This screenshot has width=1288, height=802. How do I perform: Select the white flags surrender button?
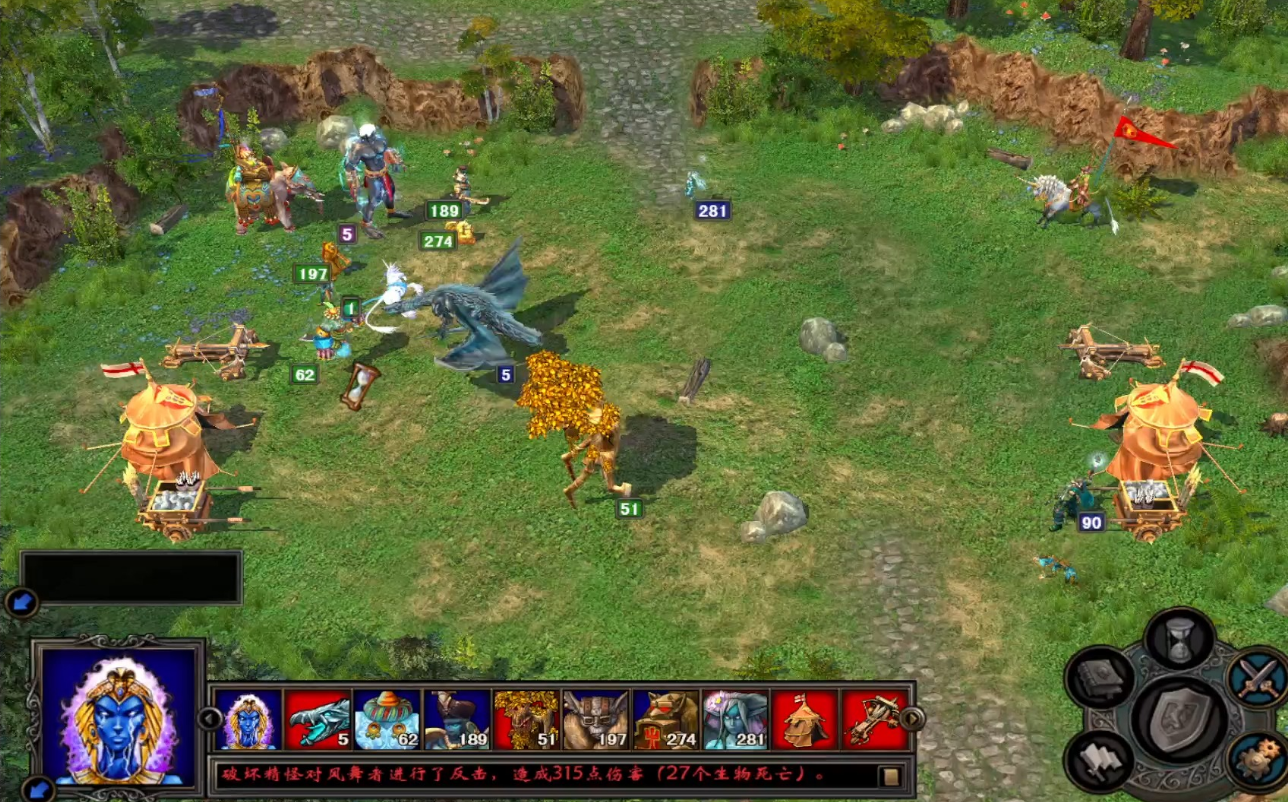pos(1099,760)
